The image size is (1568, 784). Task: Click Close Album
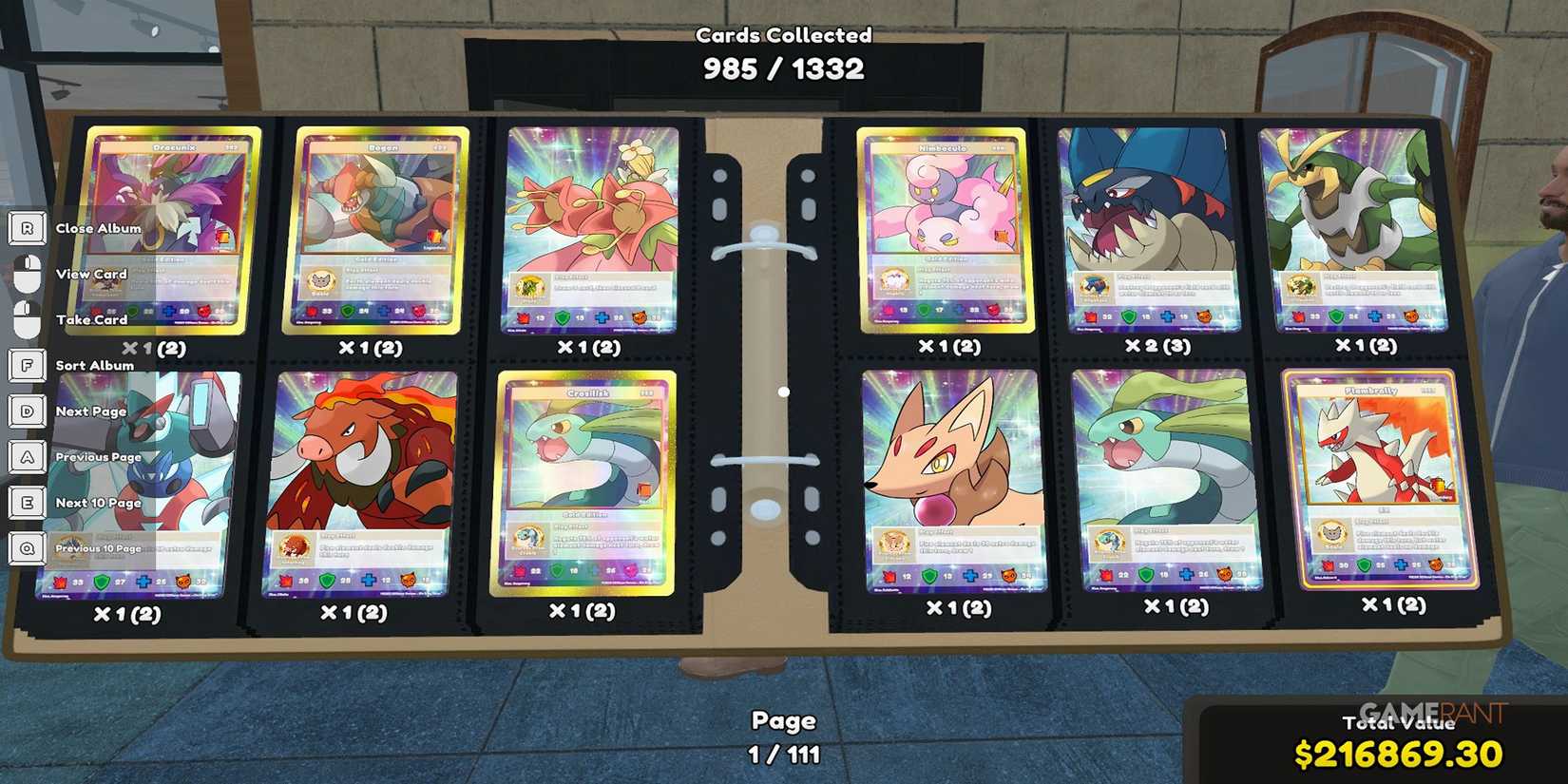point(98,228)
